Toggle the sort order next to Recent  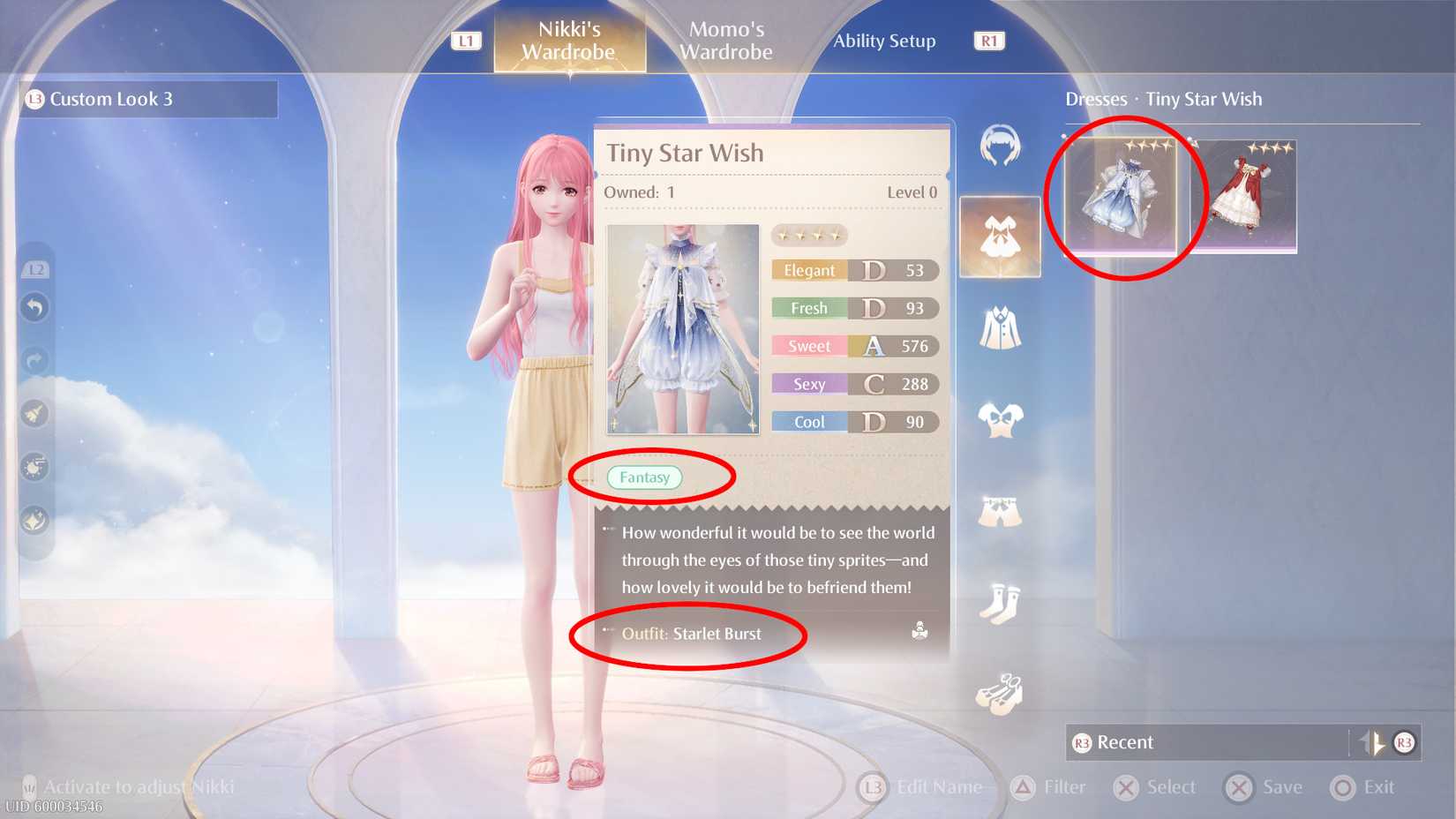tap(1374, 742)
